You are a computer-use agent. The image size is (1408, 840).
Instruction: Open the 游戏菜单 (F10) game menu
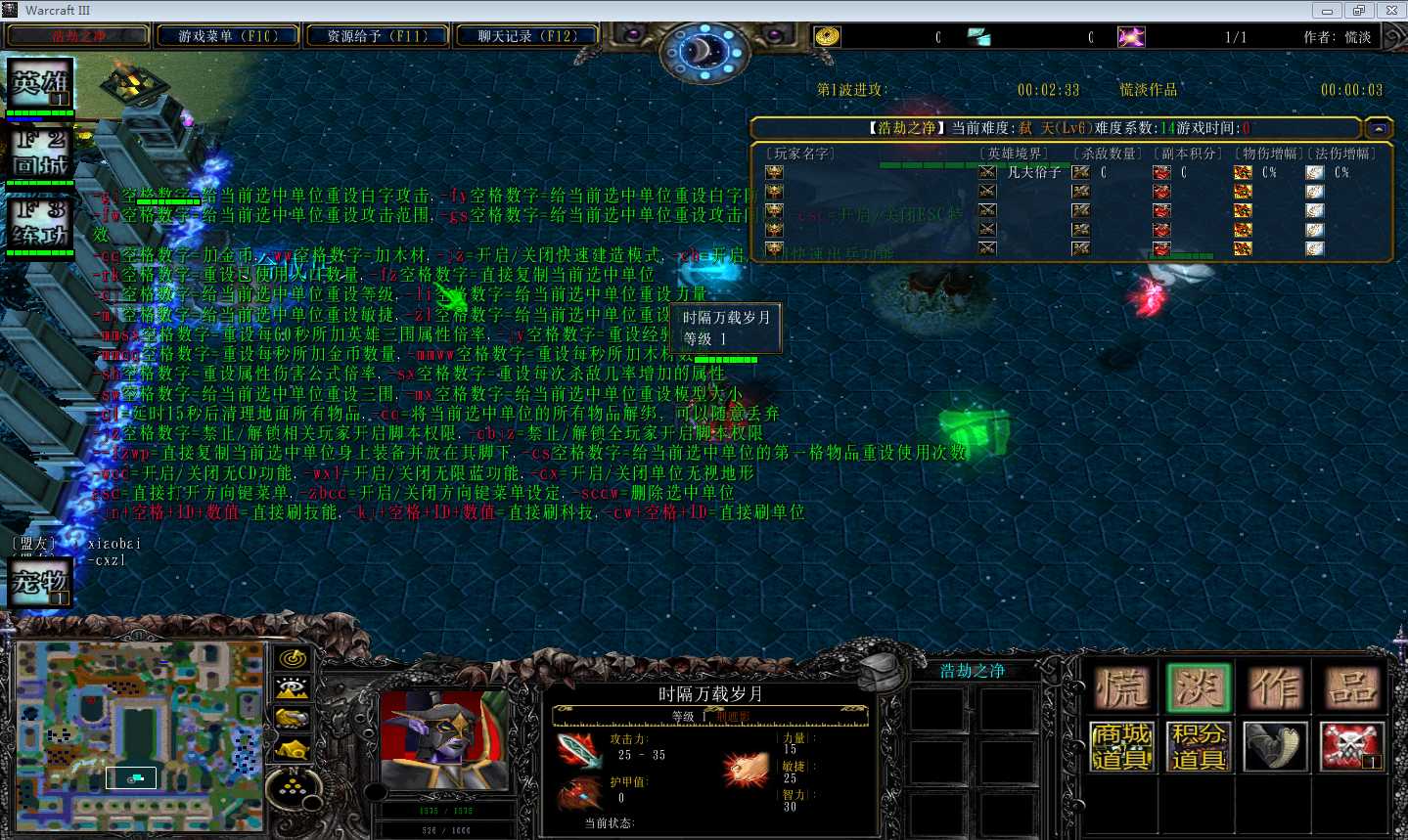tap(227, 36)
